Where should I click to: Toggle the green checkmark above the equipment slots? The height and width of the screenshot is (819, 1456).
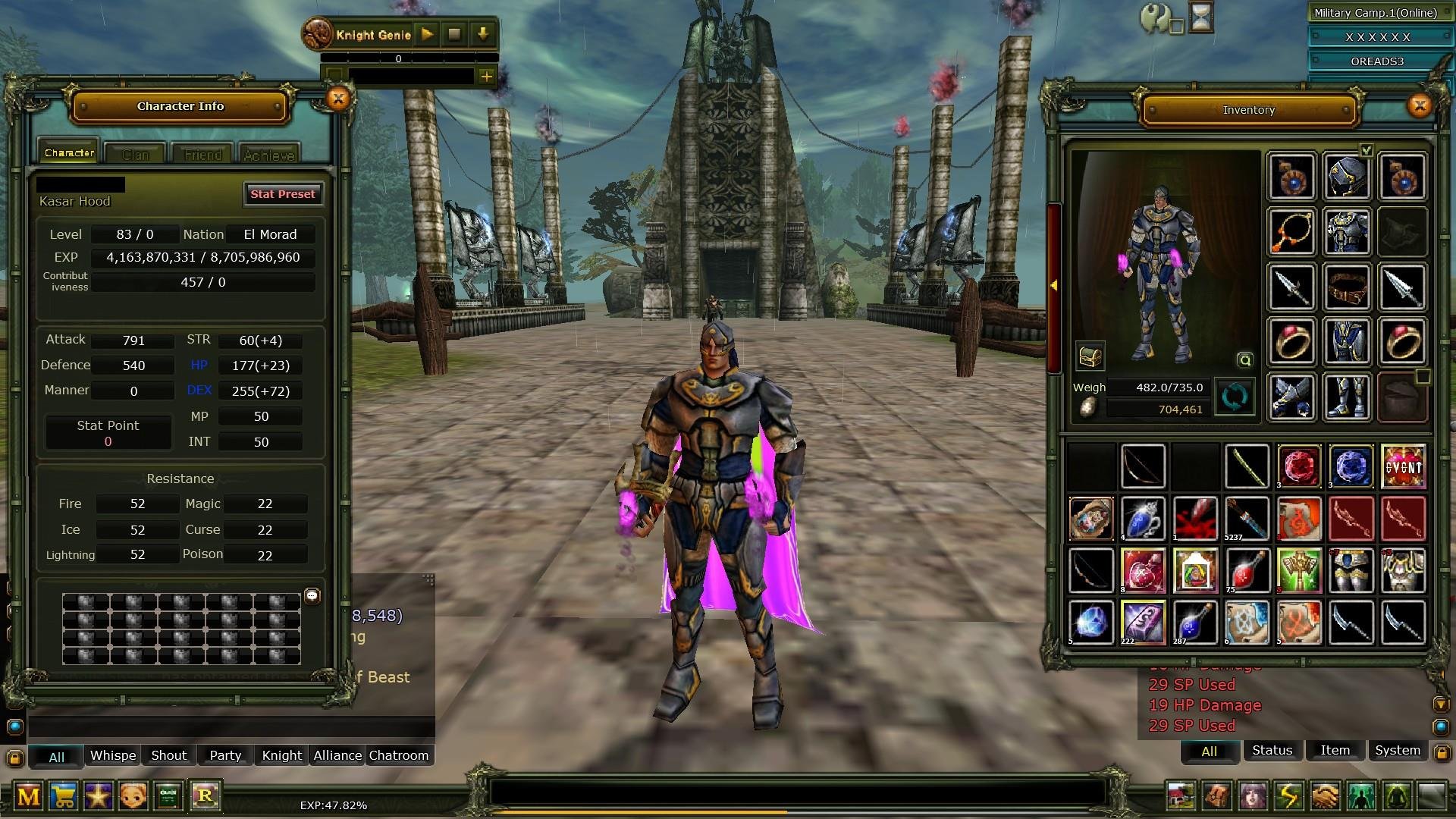(x=1366, y=150)
